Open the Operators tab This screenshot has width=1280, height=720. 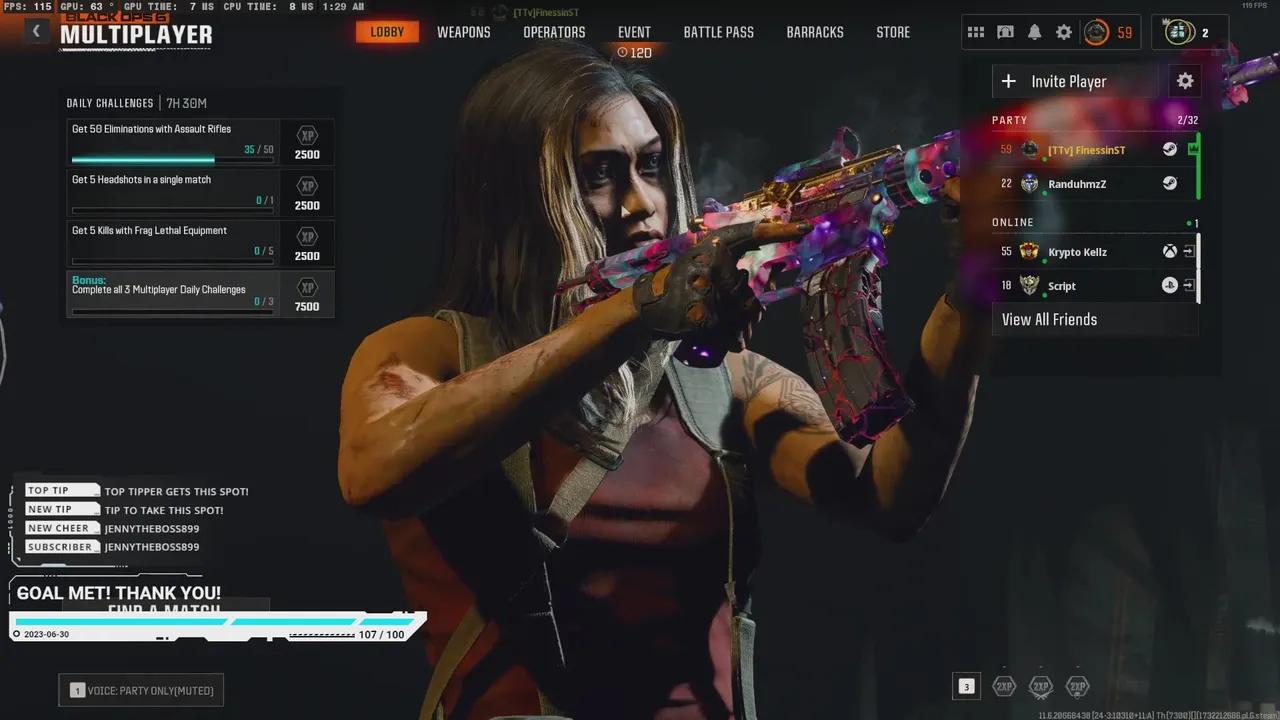(x=553, y=31)
